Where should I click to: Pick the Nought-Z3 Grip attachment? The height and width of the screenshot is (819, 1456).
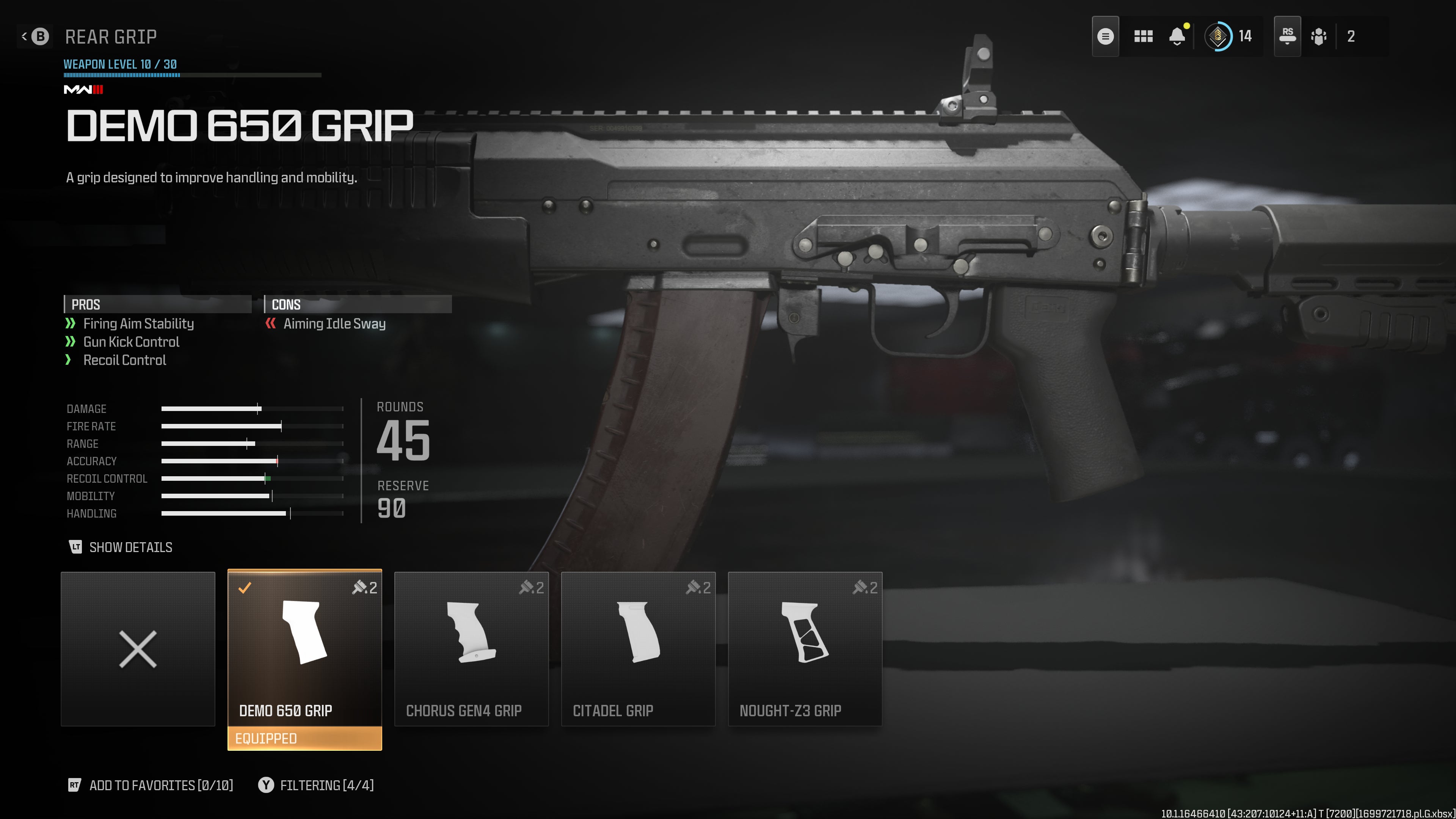point(804,649)
